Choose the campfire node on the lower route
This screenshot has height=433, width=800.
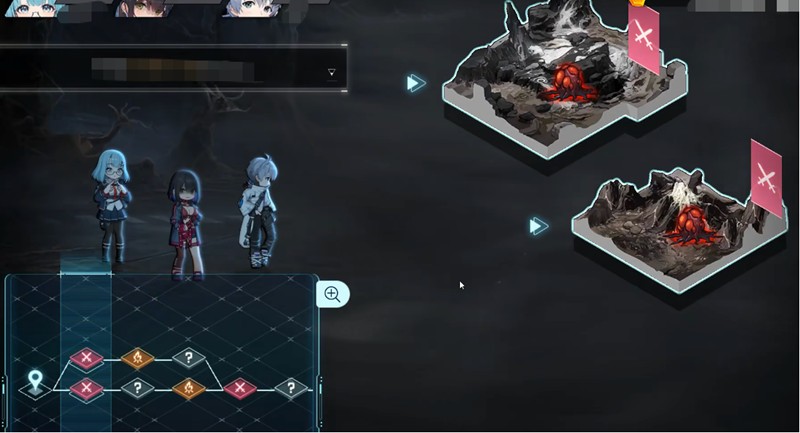[188, 387]
